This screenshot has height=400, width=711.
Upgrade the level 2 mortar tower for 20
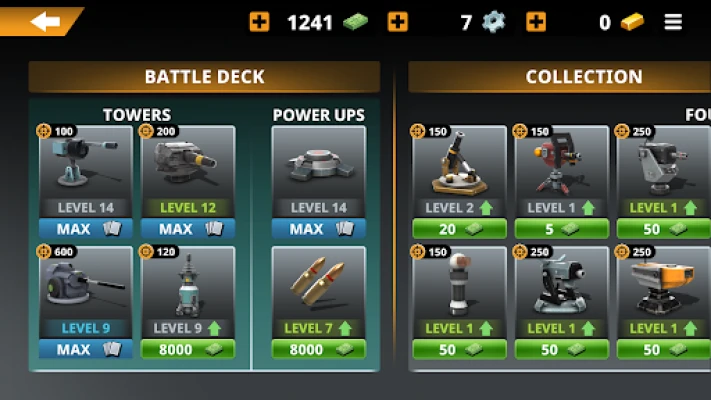pos(459,229)
